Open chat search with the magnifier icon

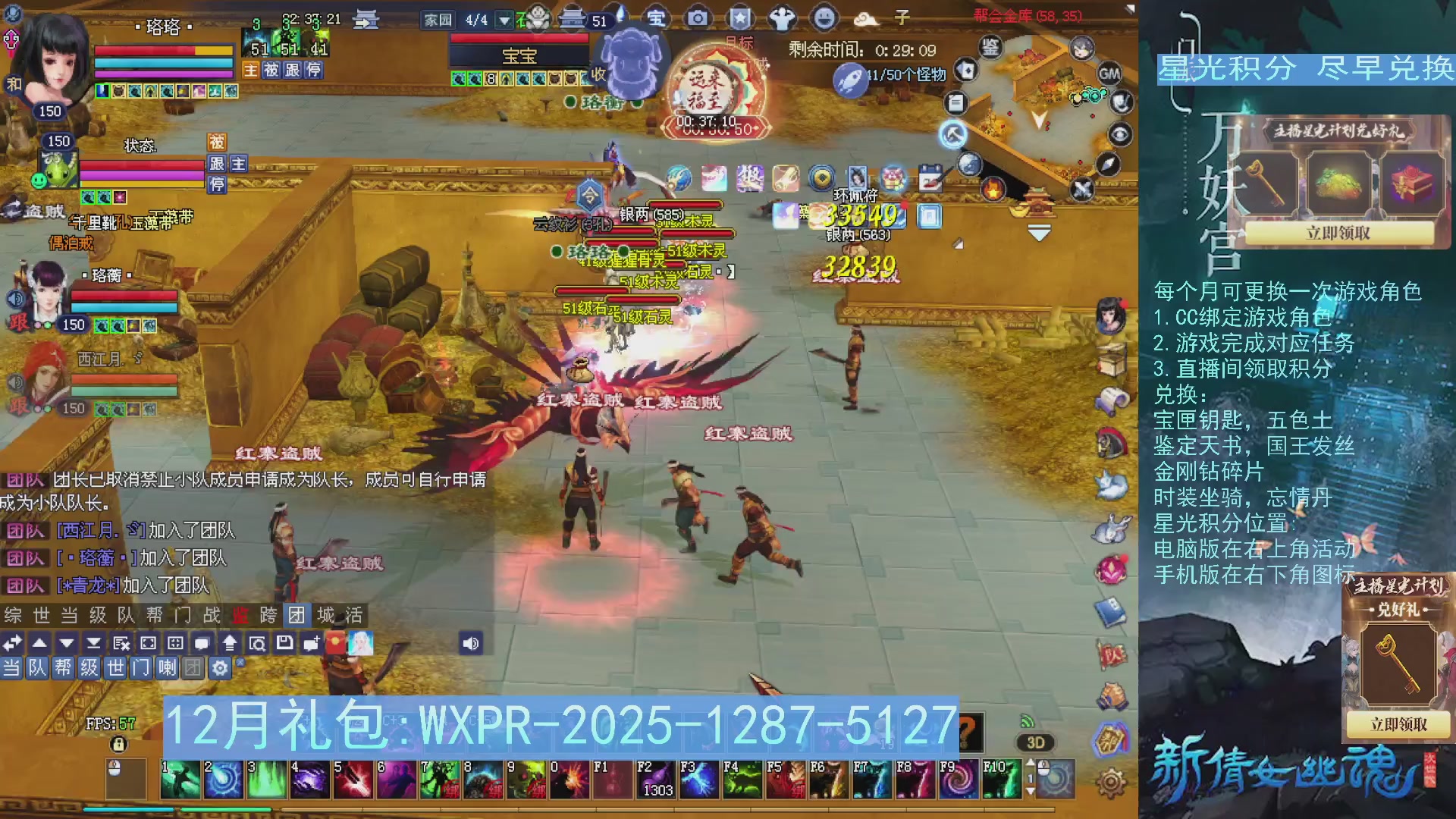[x=259, y=642]
